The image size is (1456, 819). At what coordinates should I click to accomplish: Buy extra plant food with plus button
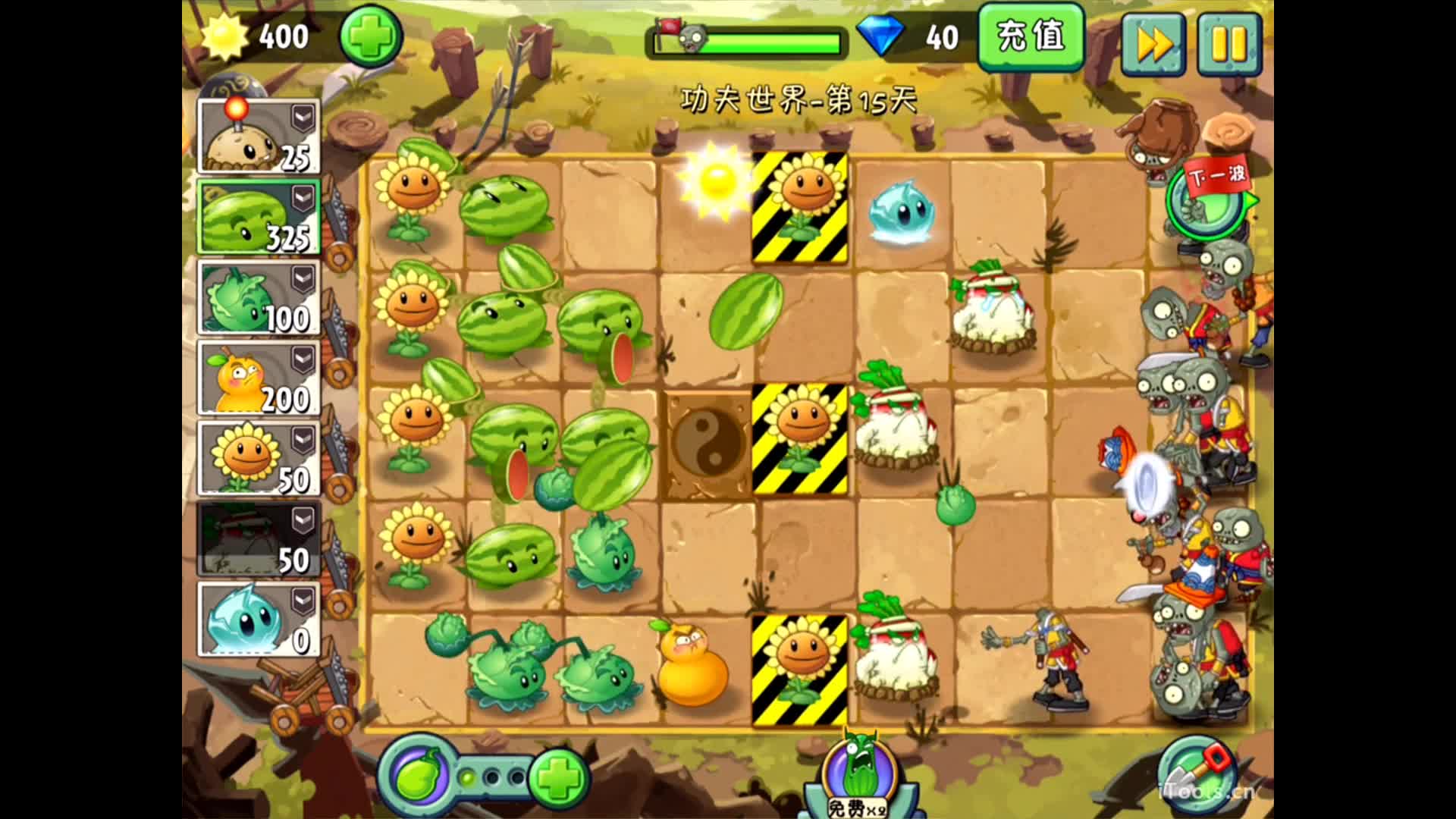pyautogui.click(x=559, y=777)
